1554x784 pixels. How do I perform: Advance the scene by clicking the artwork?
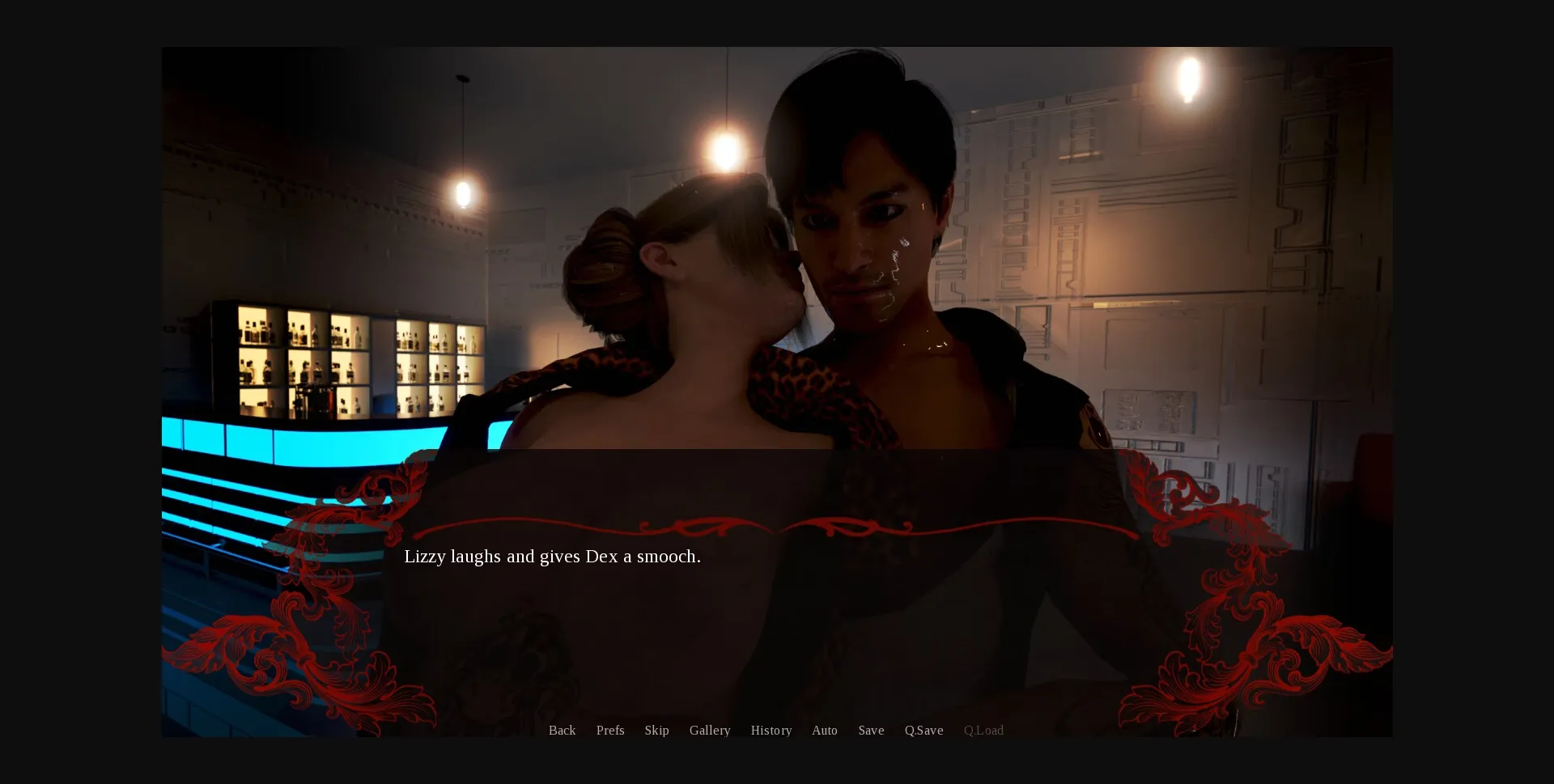pos(777,243)
